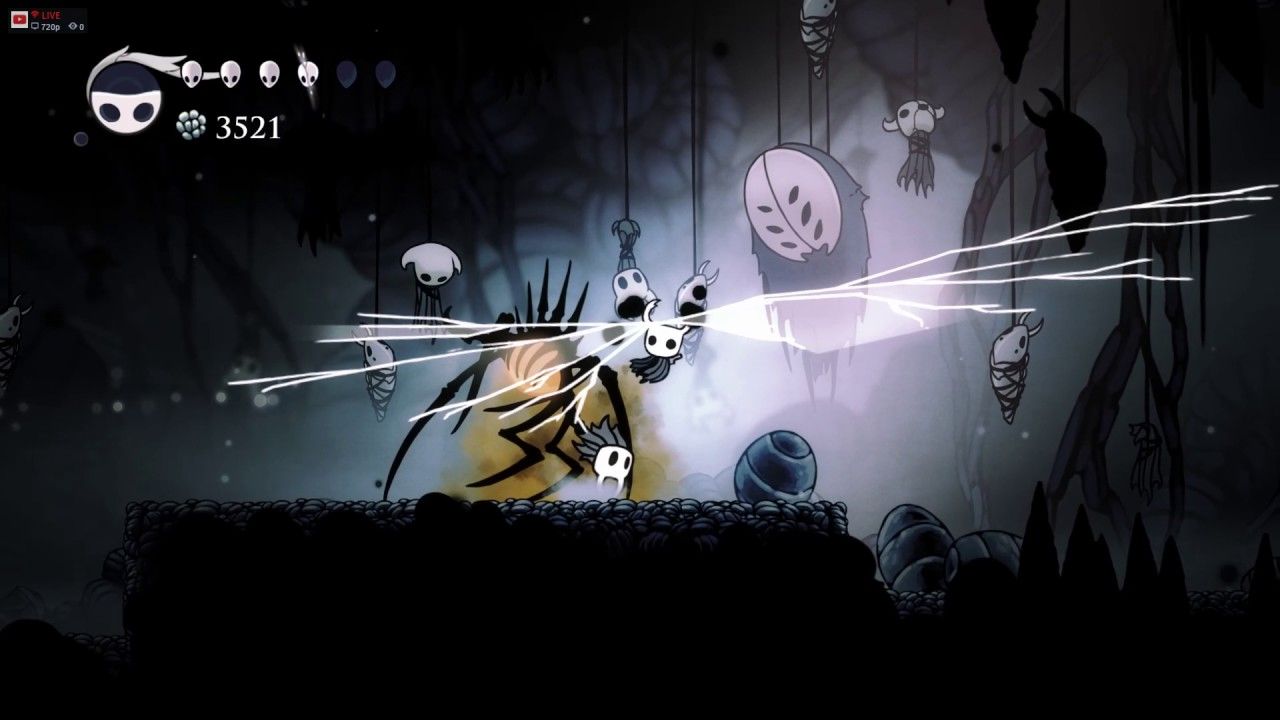Click the first health mask icon
This screenshot has height=720, width=1280.
click(191, 74)
